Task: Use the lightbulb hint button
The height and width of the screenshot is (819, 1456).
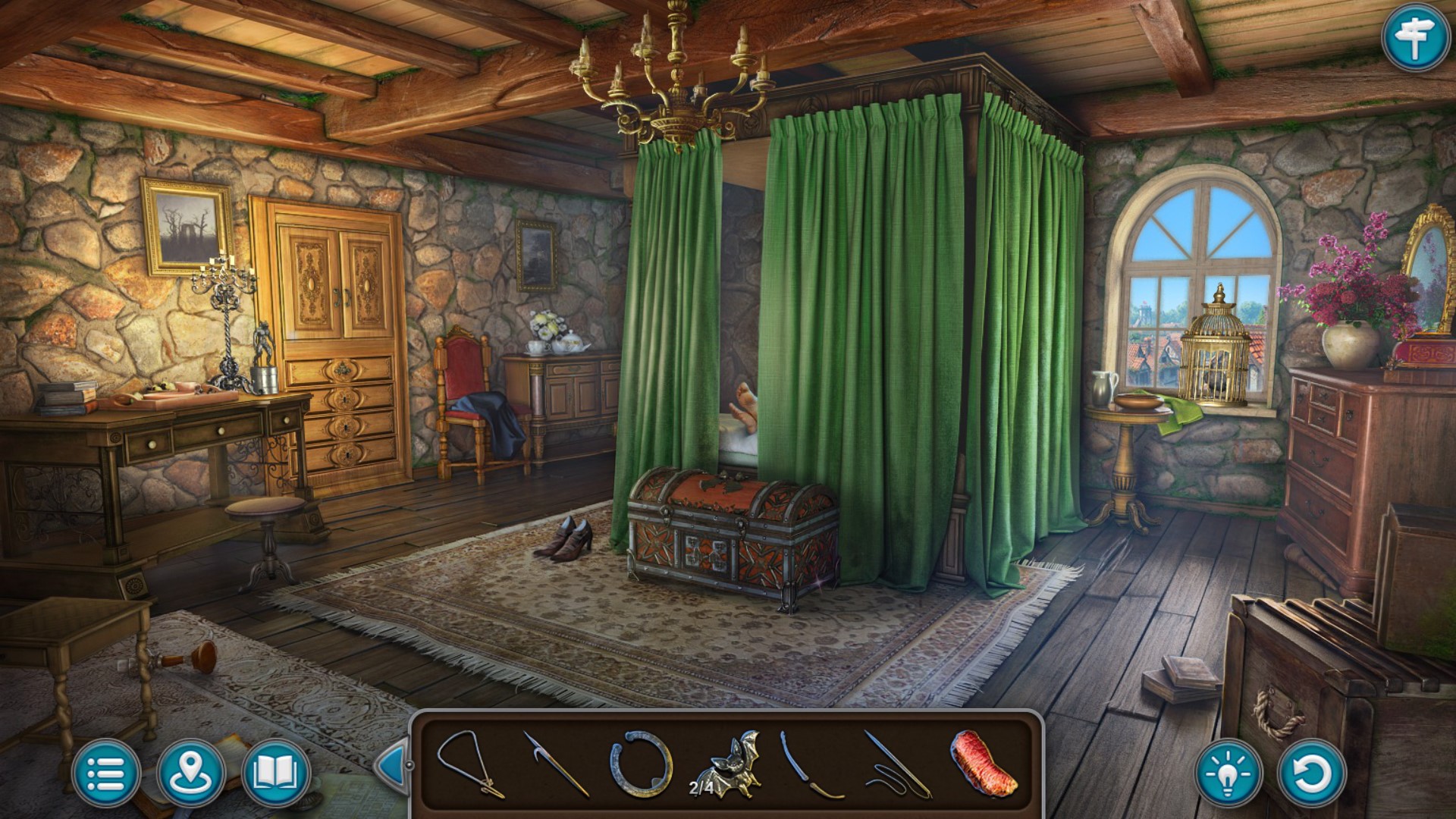Action: (1228, 773)
